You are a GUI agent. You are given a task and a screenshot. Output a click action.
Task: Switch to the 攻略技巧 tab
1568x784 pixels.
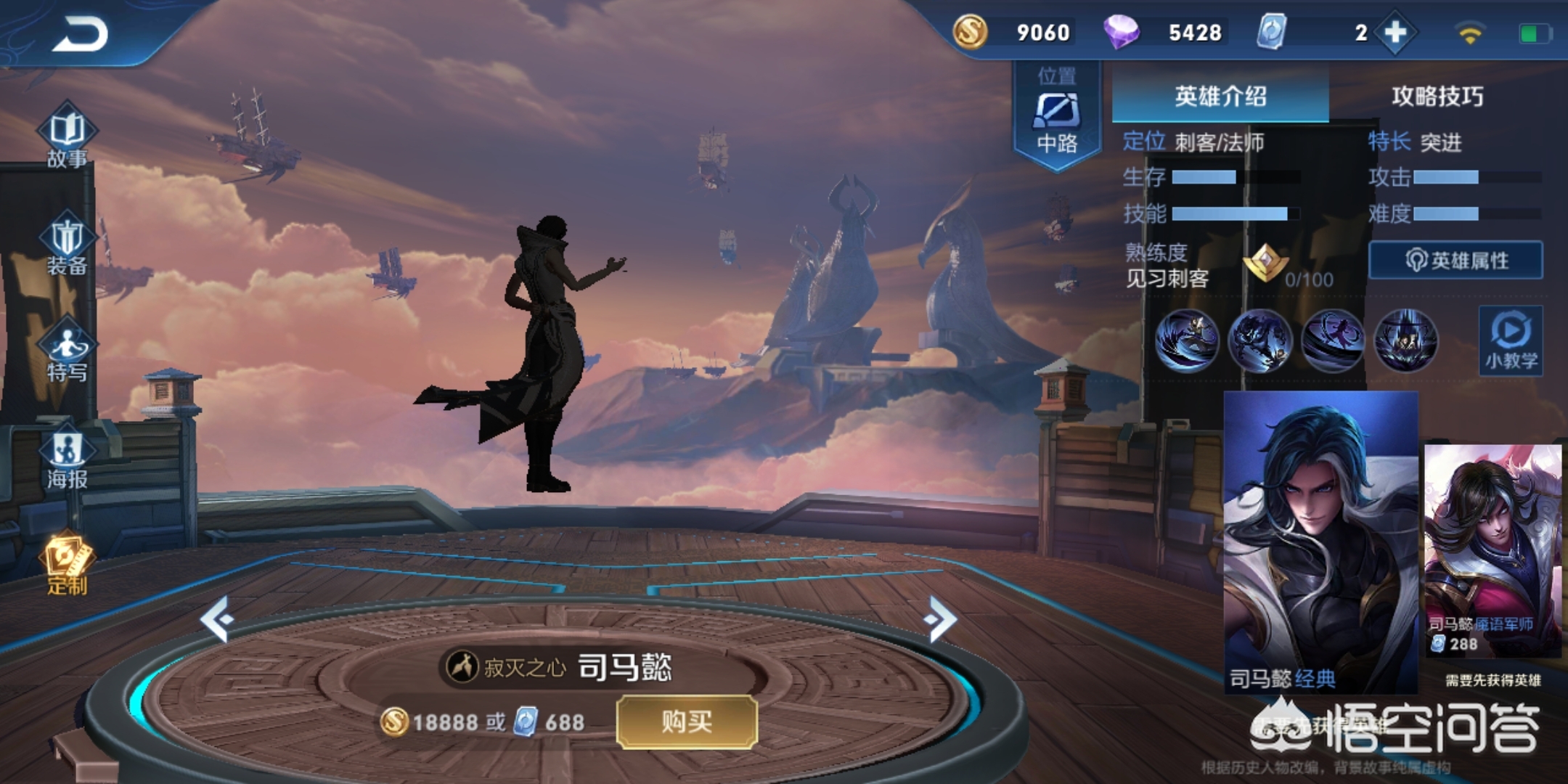tap(1437, 96)
